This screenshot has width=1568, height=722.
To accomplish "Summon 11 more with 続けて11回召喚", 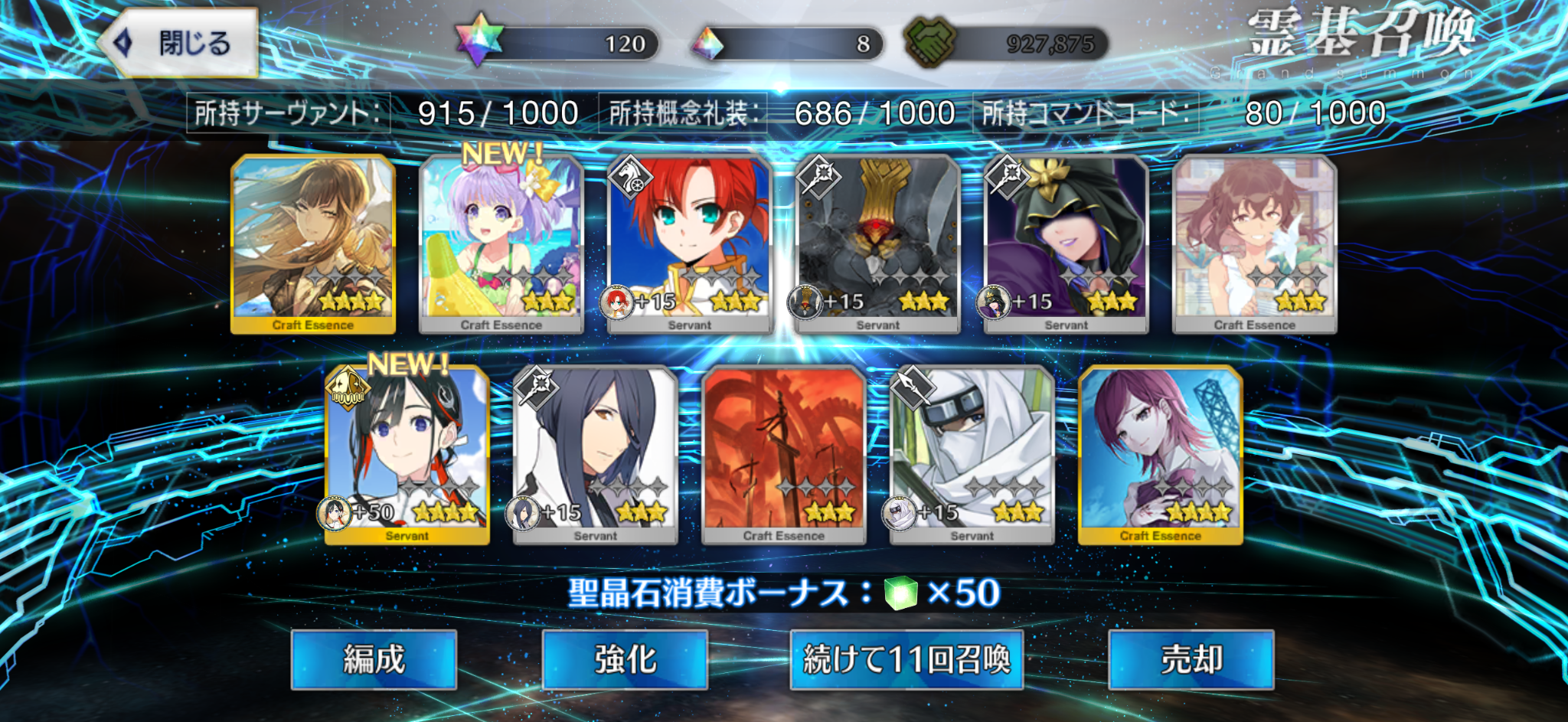I will click(x=906, y=659).
